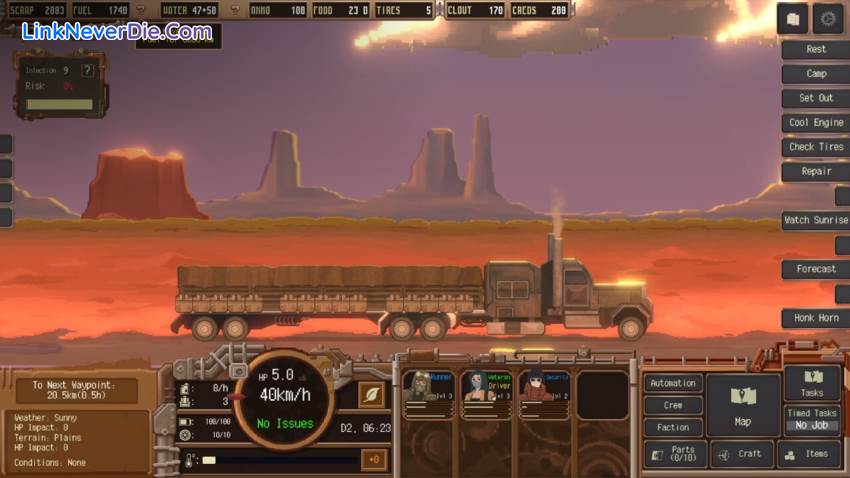
Task: Click the Set Out button
Action: coord(816,98)
